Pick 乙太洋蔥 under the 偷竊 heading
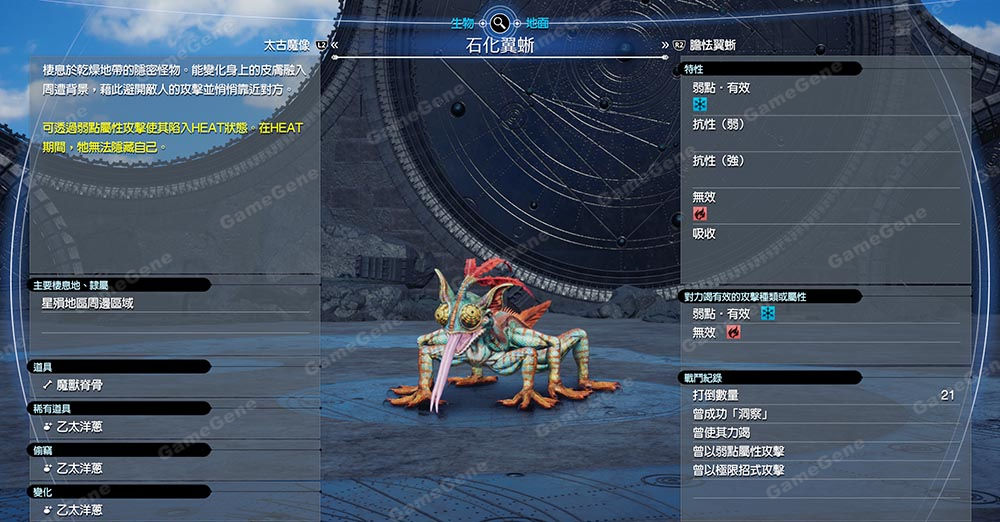 coord(80,469)
